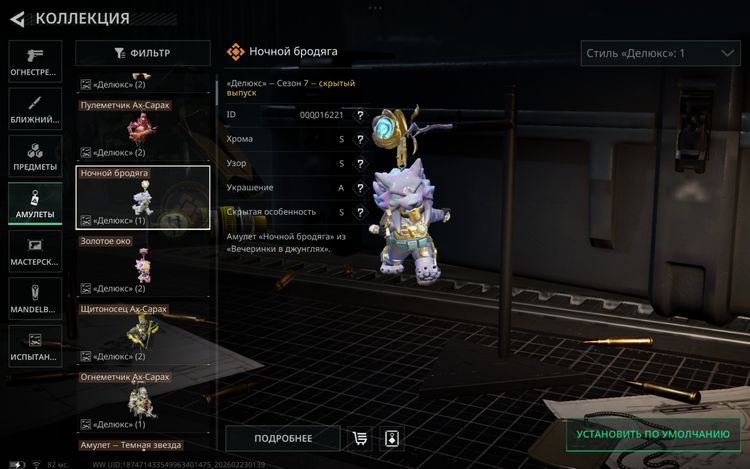The height and width of the screenshot is (469, 750).
Task: Switch to the Мастерская tab
Action: 35,251
